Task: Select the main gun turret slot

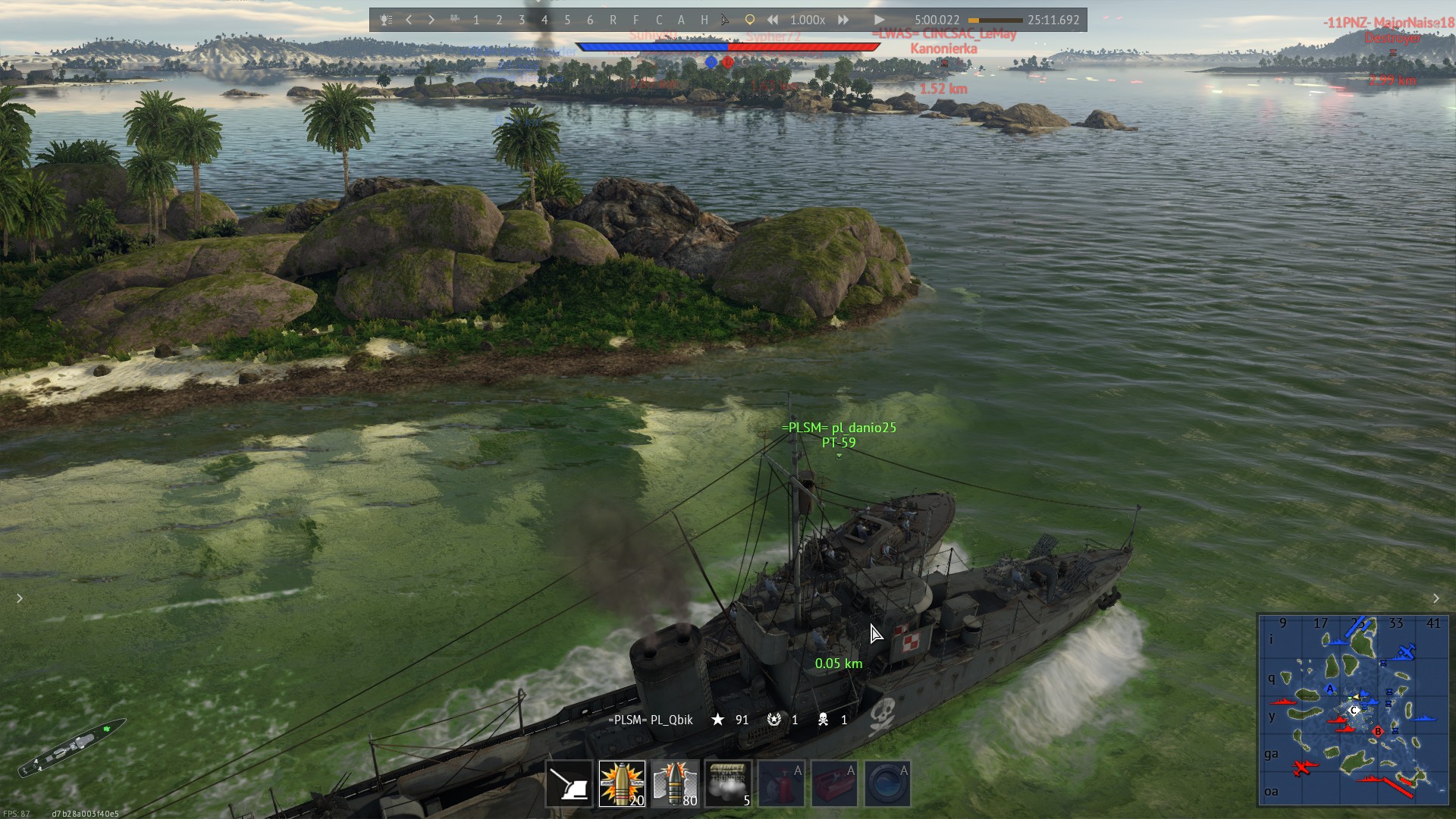Action: pos(569,783)
